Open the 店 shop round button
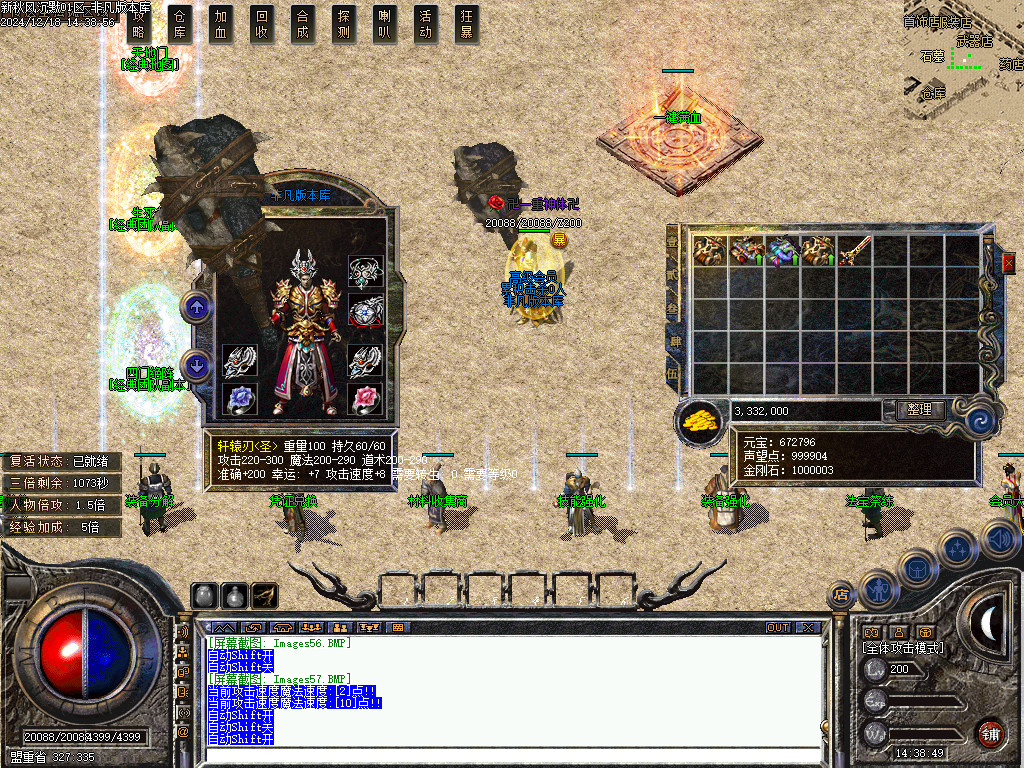This screenshot has height=768, width=1024. [x=841, y=594]
